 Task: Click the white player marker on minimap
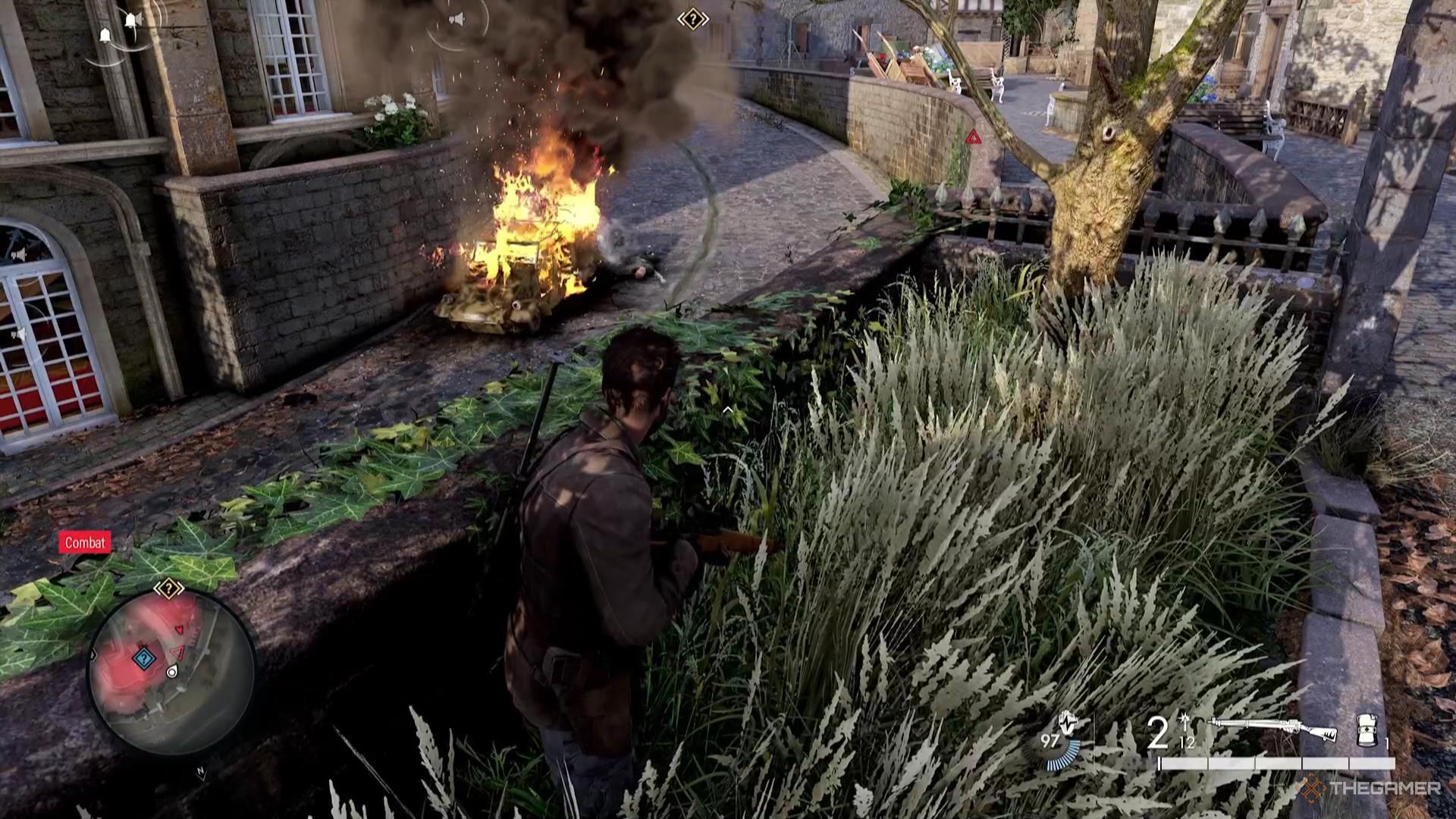click(172, 671)
